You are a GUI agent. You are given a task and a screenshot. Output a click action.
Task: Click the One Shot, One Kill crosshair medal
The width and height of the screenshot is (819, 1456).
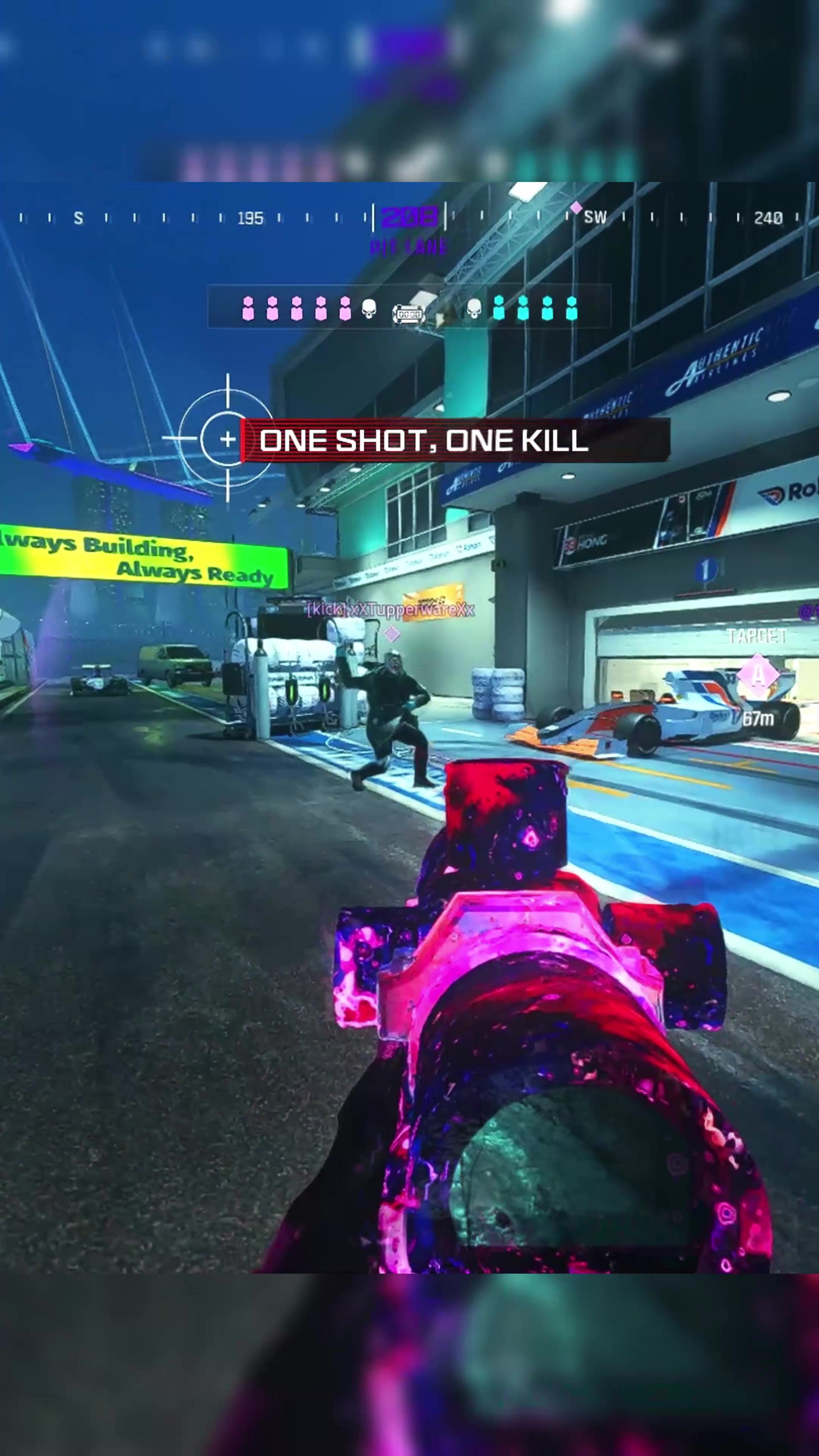[227, 439]
